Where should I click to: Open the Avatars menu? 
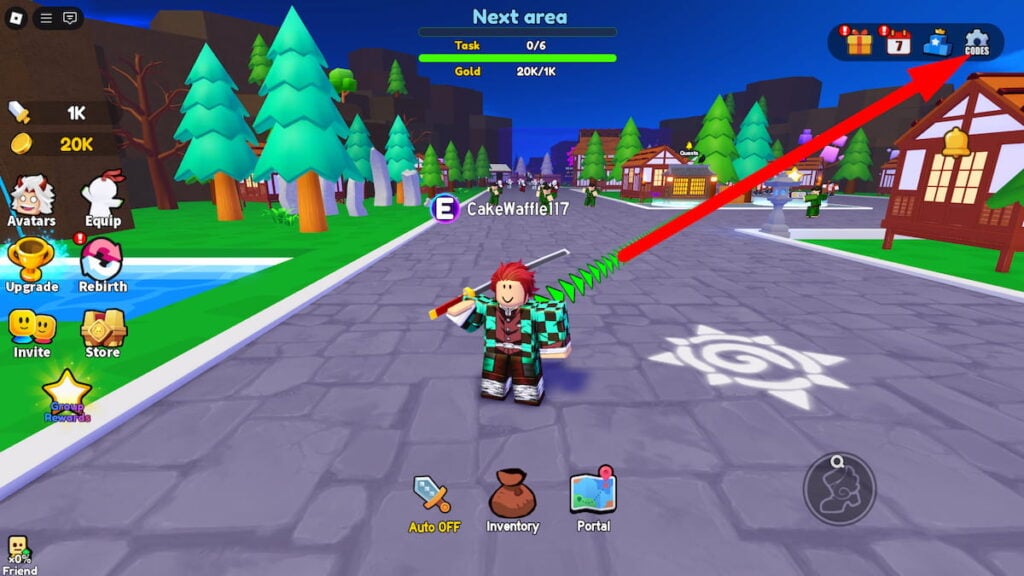(31, 200)
